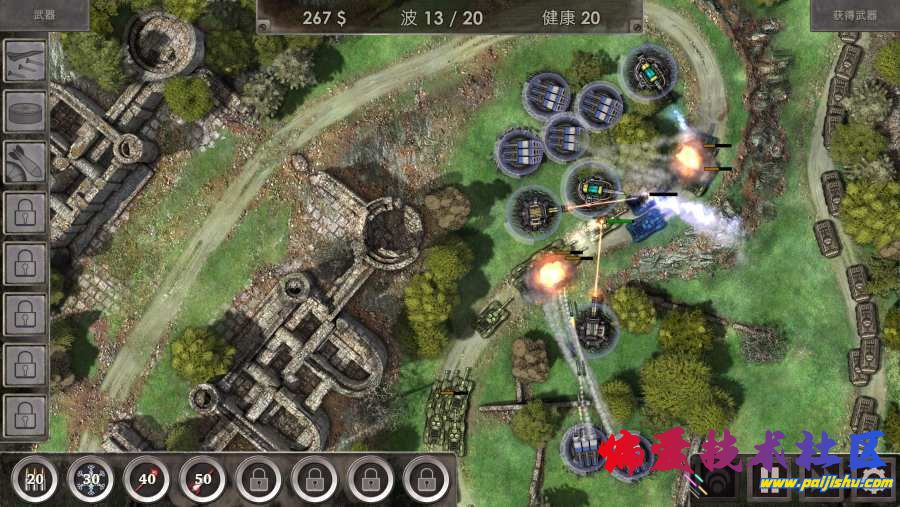This screenshot has height=507, width=900.
Task: Choose the 30-cost snowflake freeze tower
Action: pyautogui.click(x=91, y=479)
